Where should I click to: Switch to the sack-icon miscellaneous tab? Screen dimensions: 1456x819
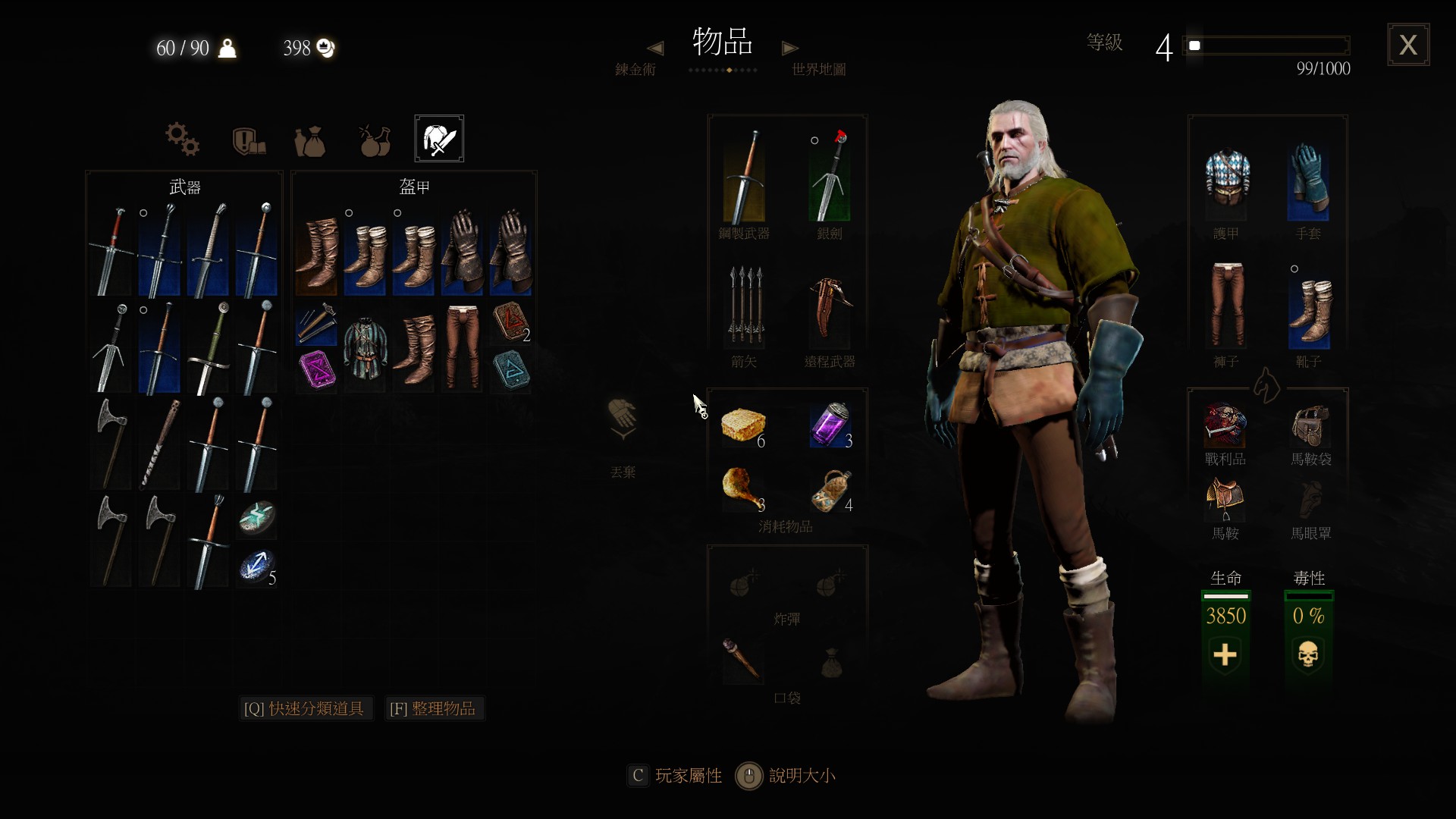(310, 140)
